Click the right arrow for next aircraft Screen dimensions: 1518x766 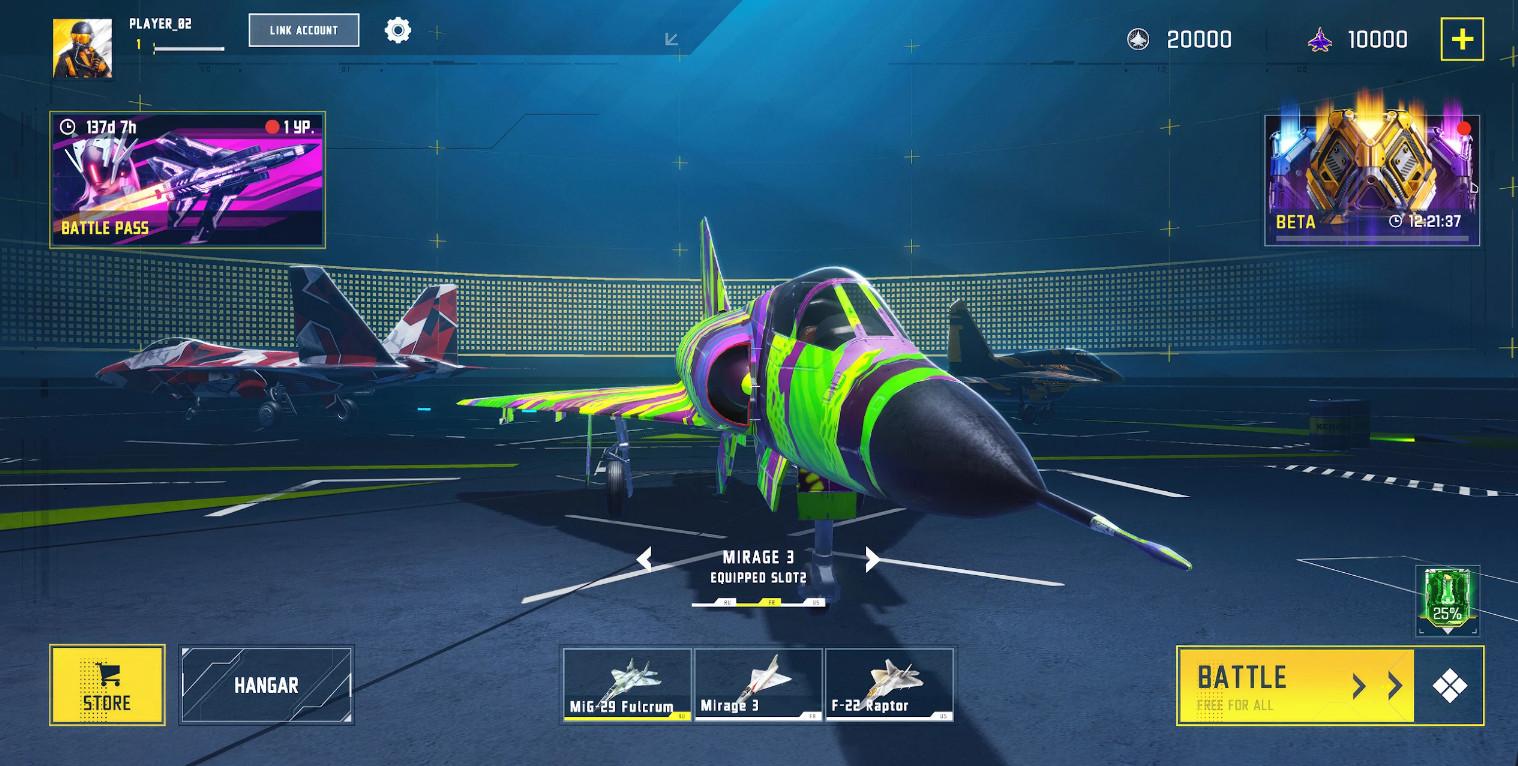871,560
